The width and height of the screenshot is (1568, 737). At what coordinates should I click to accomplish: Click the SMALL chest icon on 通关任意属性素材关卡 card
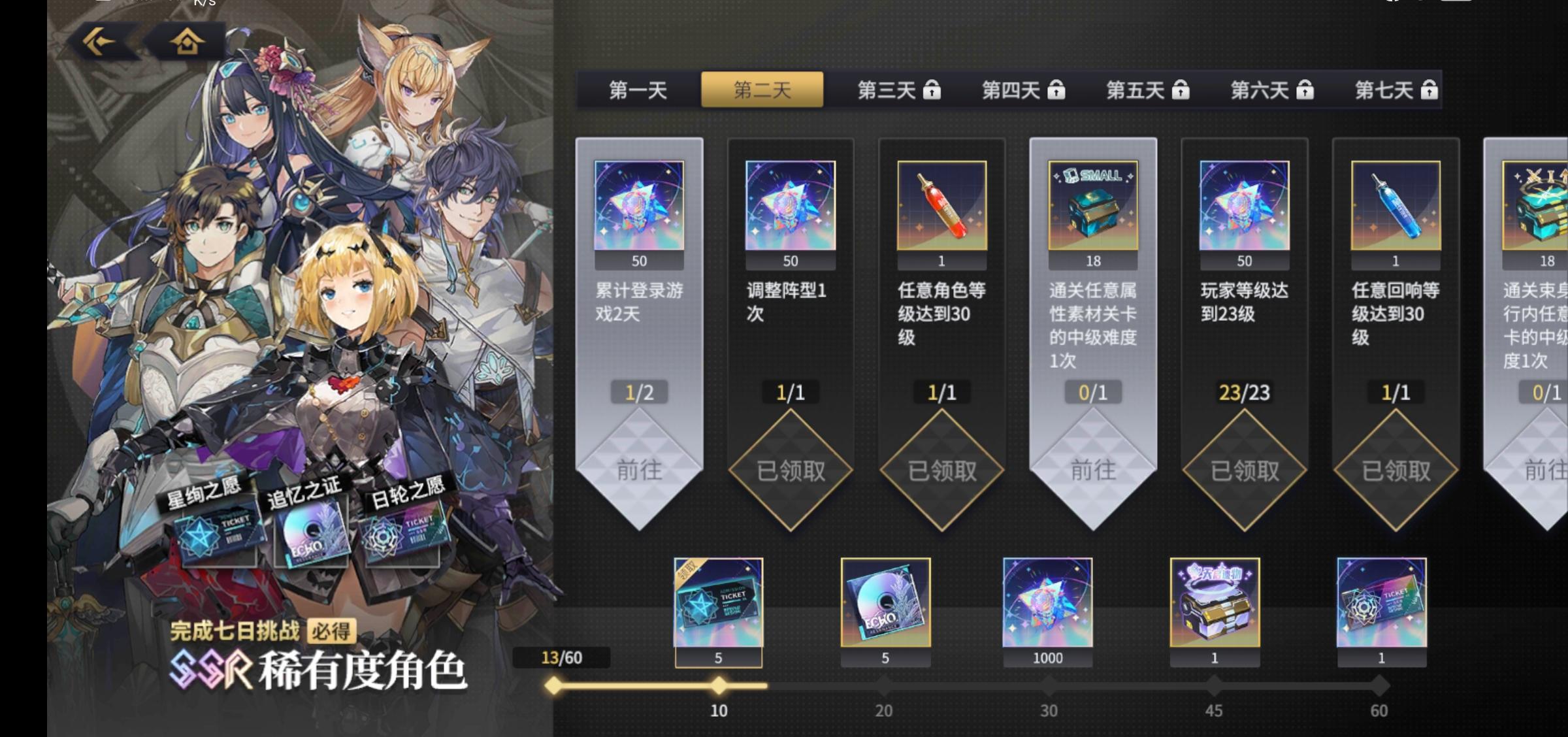coord(1092,206)
